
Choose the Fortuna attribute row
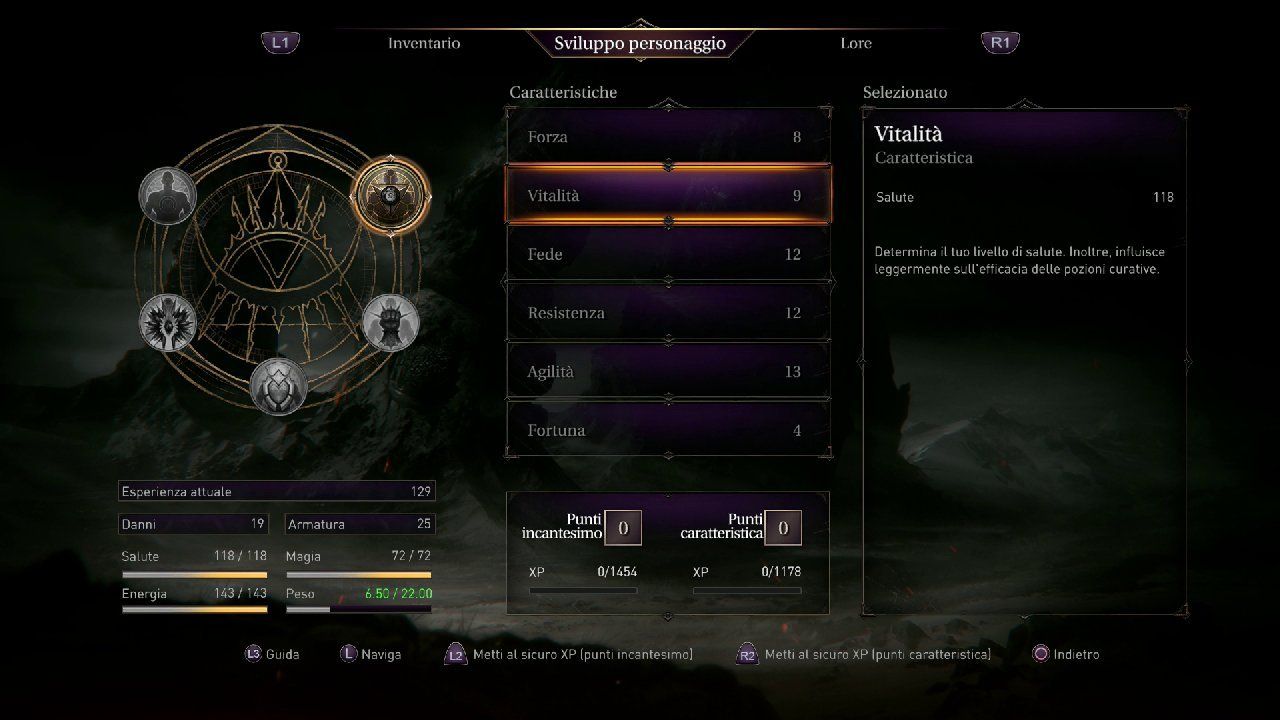[668, 430]
